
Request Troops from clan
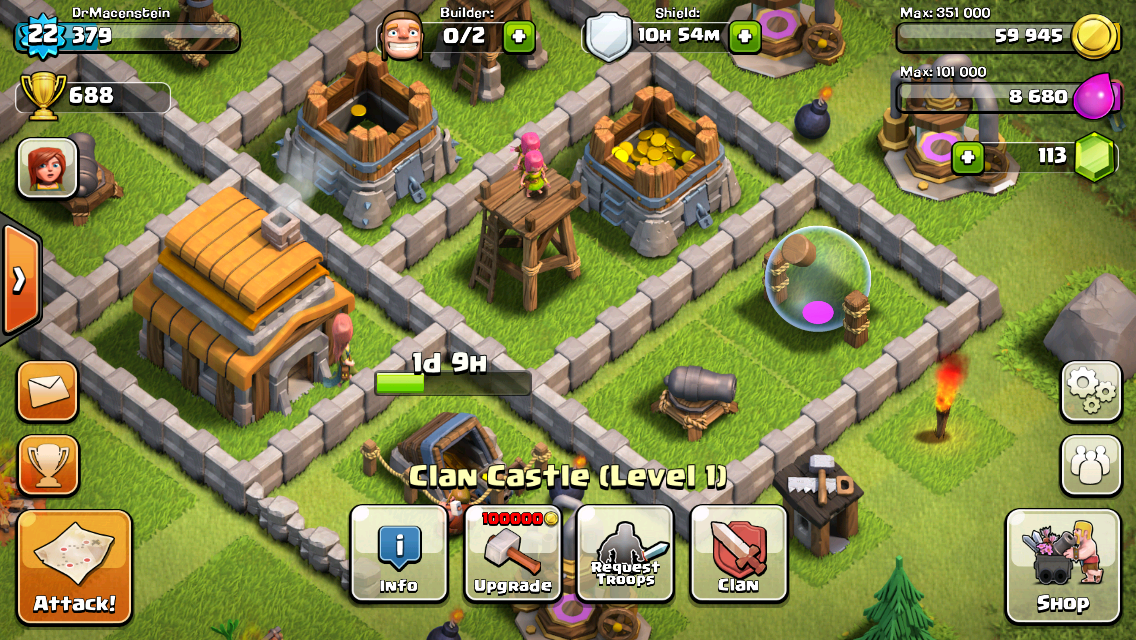tap(625, 553)
